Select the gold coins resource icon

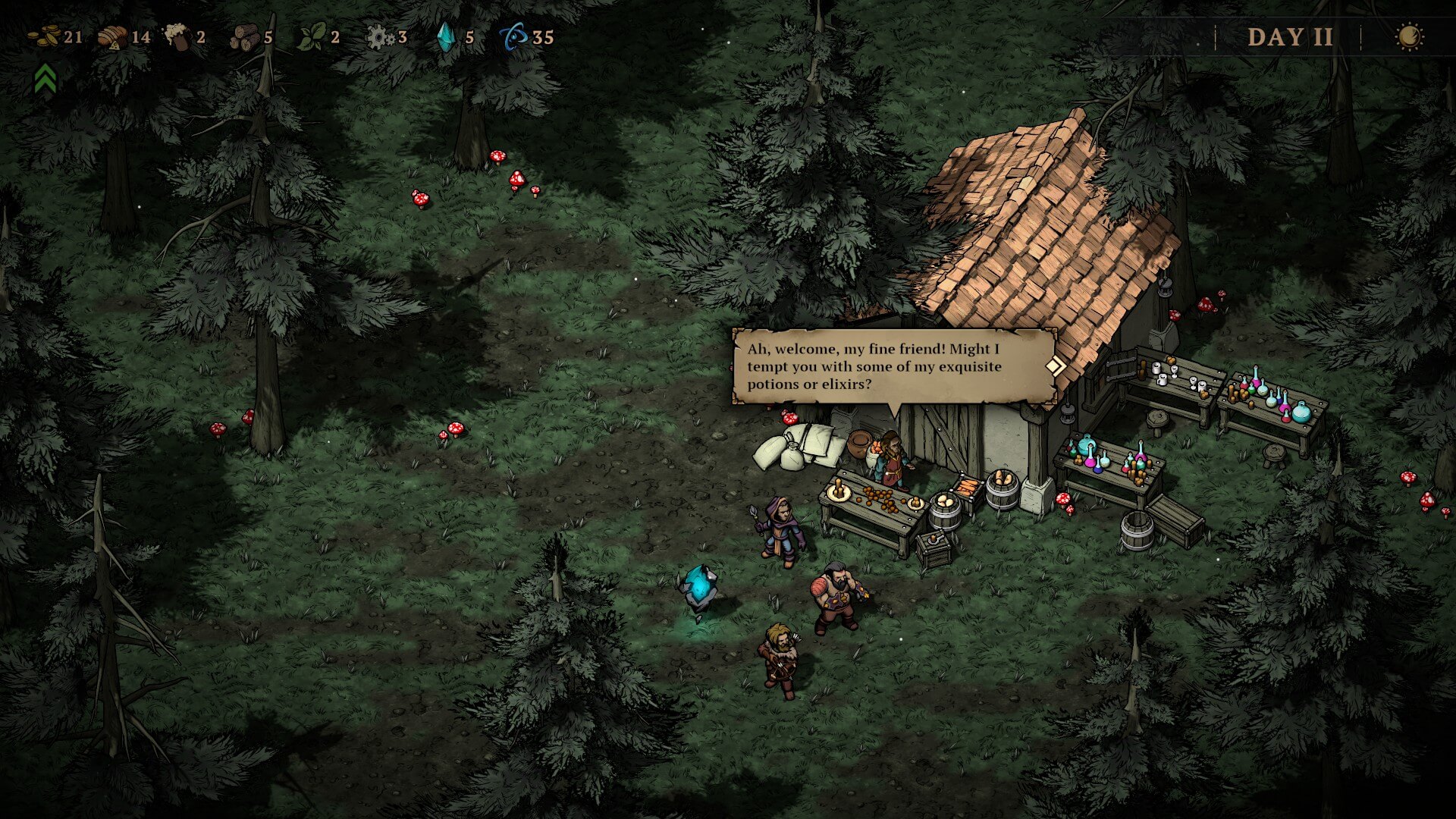pos(44,36)
